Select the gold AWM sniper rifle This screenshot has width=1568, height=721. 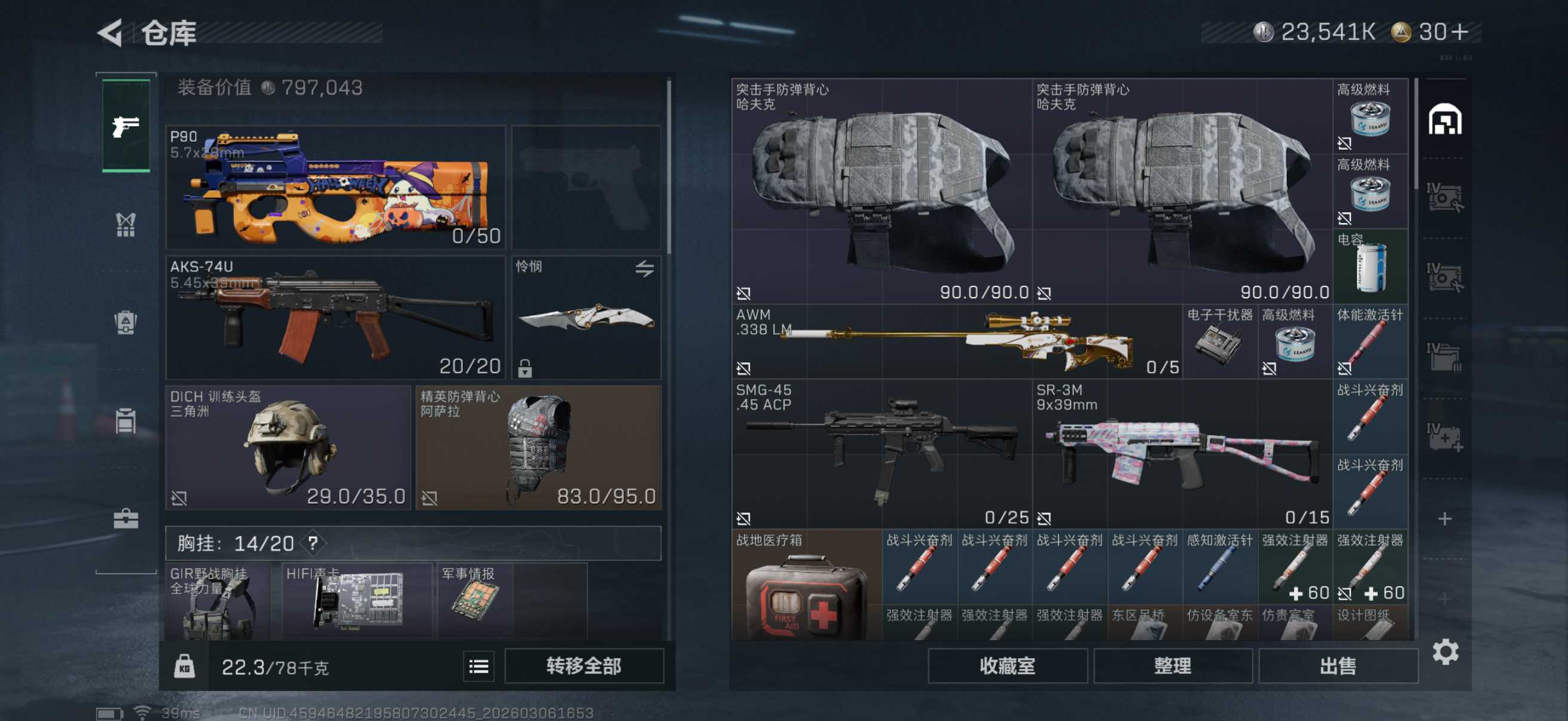[x=956, y=342]
